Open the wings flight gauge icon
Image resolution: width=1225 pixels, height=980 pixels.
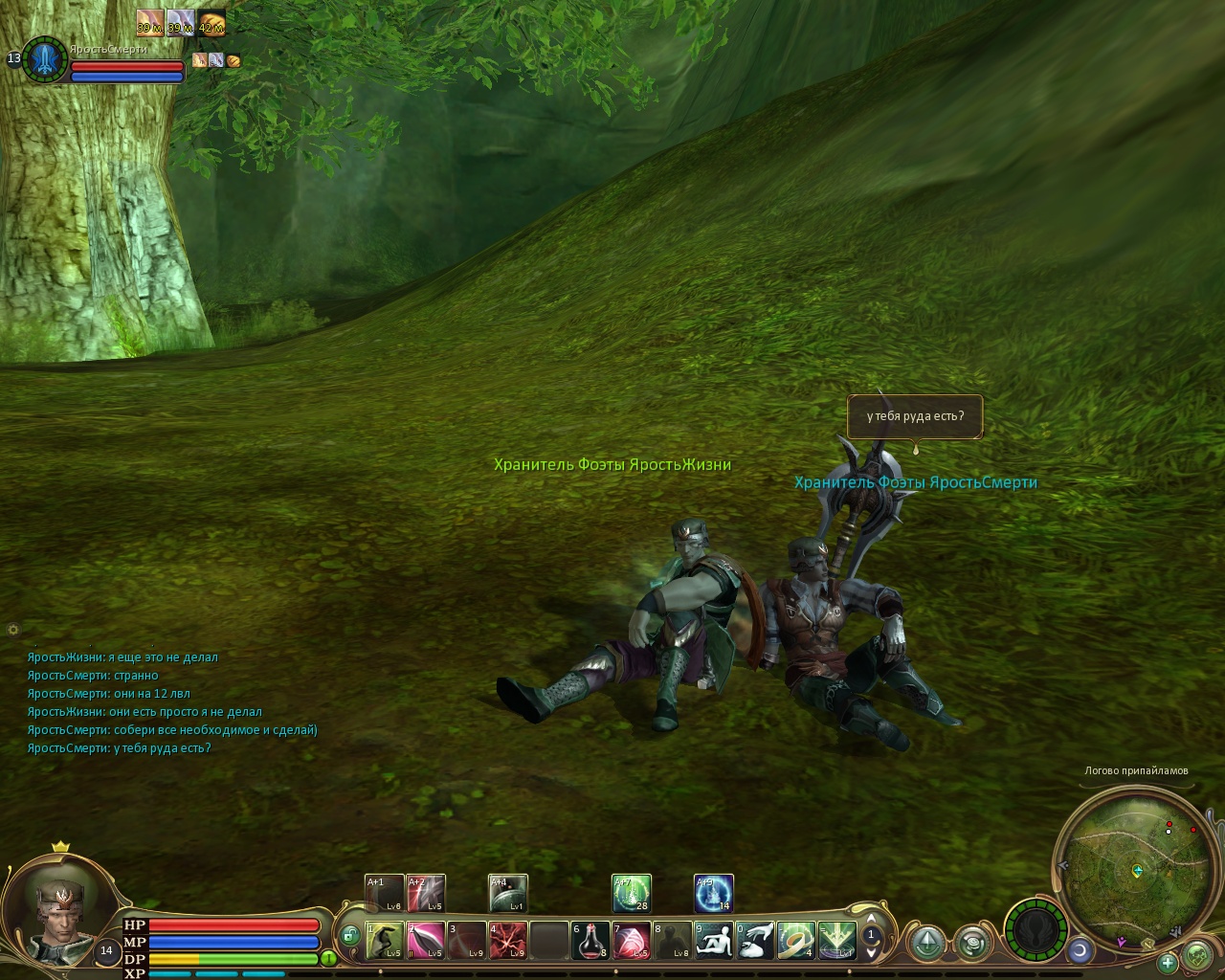point(1036,930)
